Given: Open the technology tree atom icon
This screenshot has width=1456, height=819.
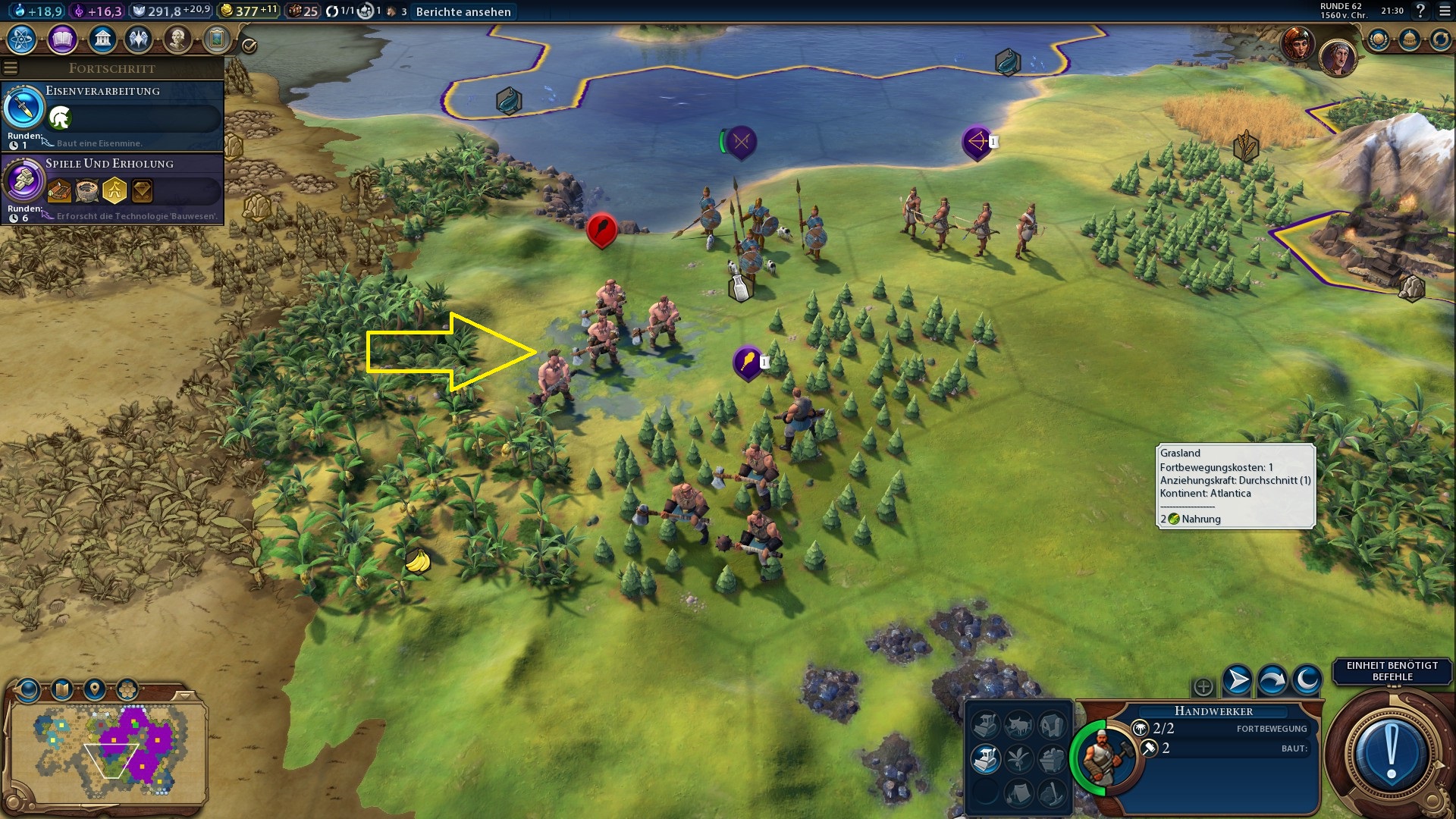Looking at the screenshot, I should click(x=22, y=39).
